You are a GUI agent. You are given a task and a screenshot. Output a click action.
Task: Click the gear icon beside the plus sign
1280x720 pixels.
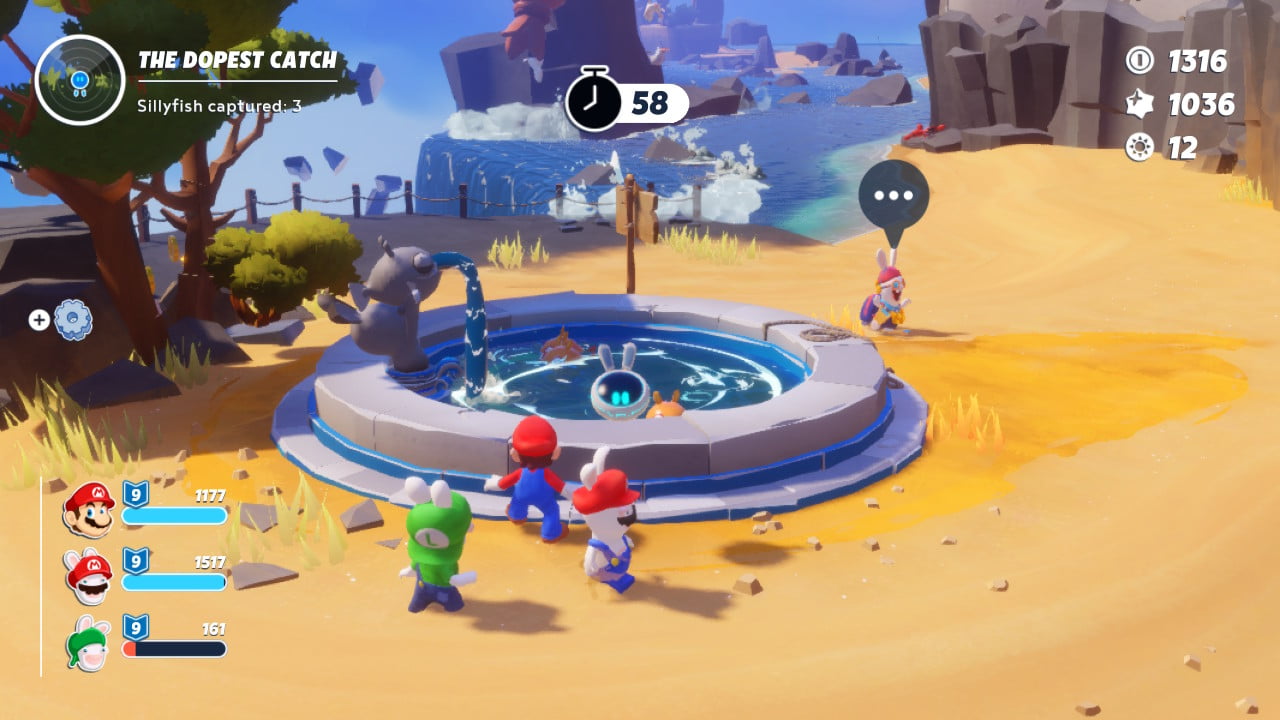tap(73, 320)
